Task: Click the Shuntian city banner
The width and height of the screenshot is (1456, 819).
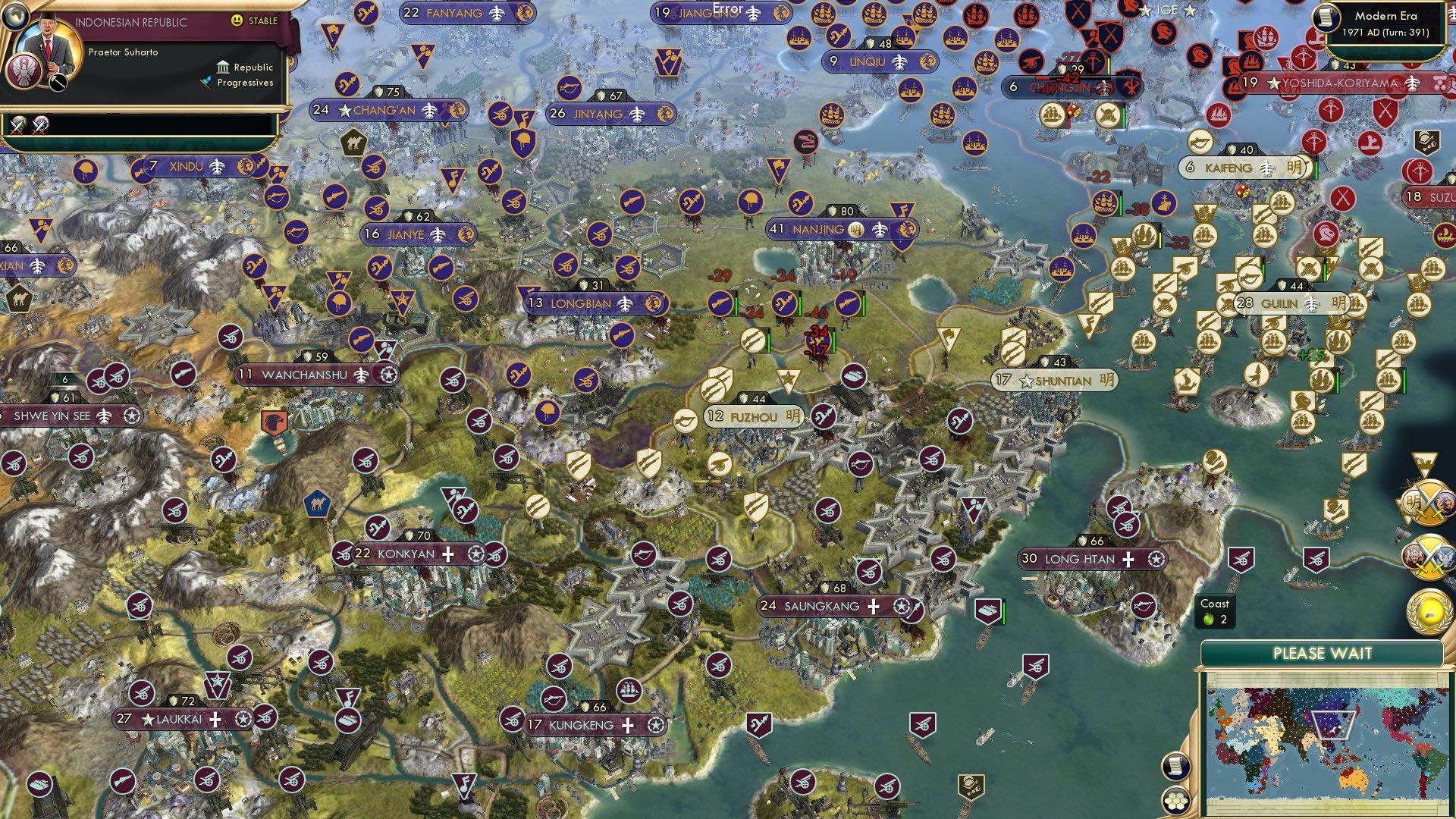Action: 1055,381
